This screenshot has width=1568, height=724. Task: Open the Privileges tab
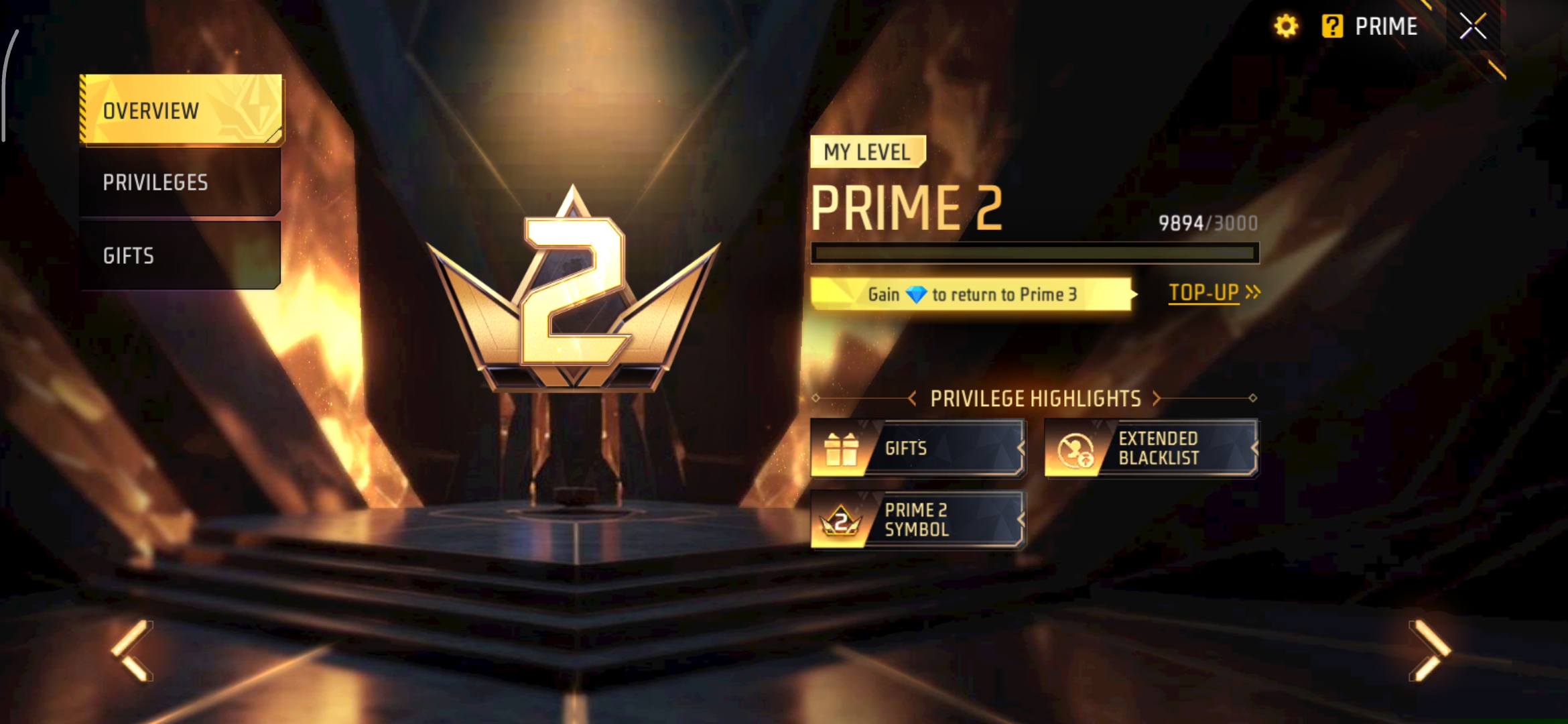tap(179, 182)
